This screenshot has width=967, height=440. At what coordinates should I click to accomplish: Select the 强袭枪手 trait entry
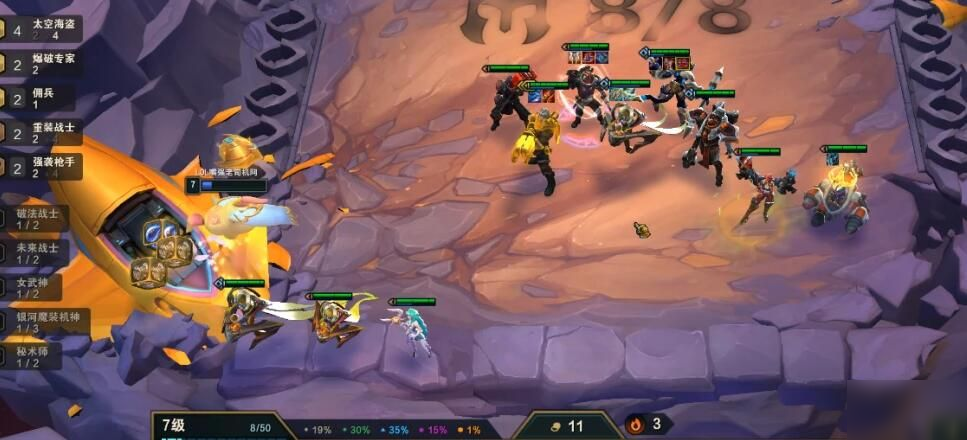point(45,167)
